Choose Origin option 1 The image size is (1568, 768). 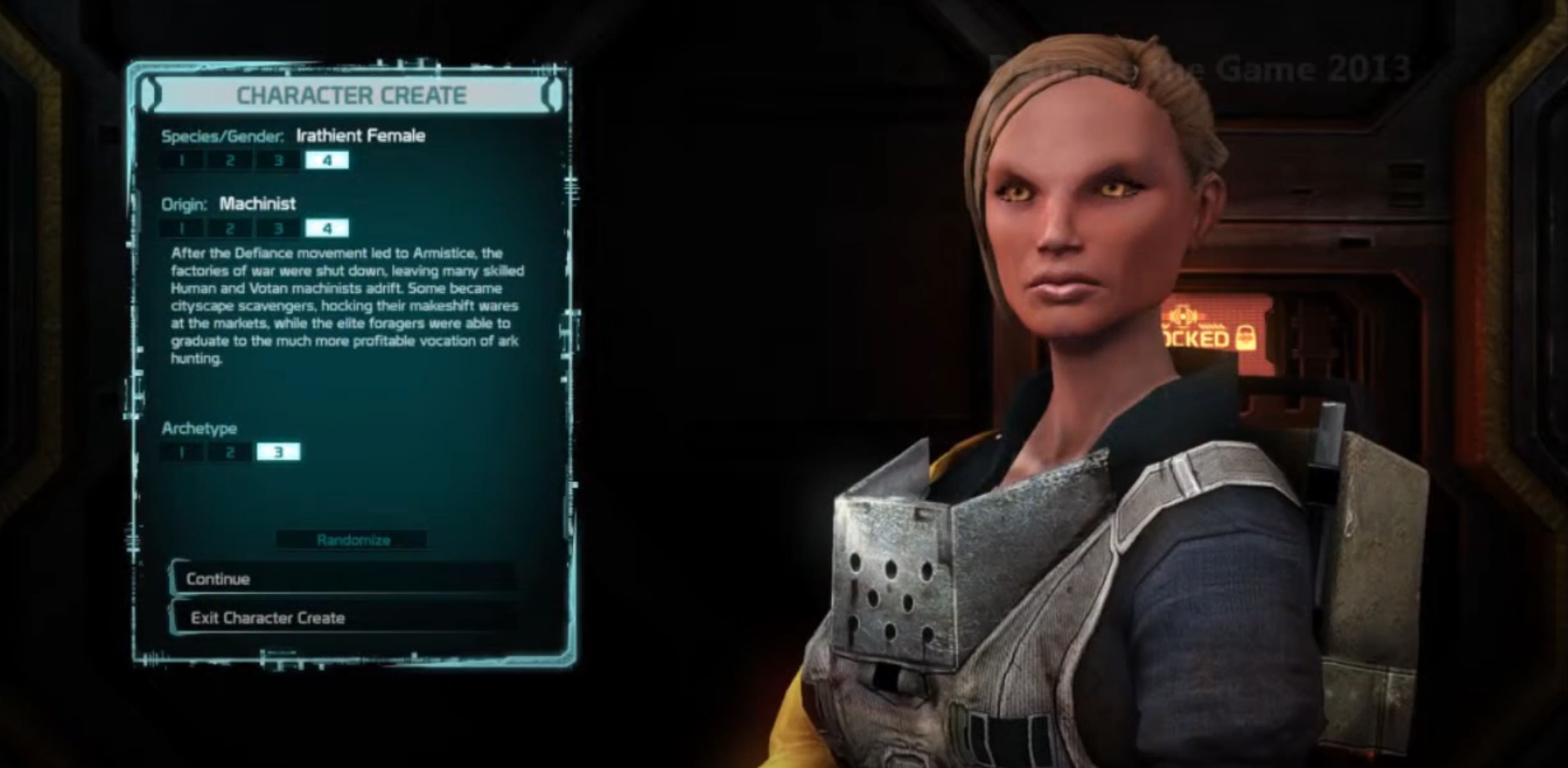pyautogui.click(x=182, y=229)
